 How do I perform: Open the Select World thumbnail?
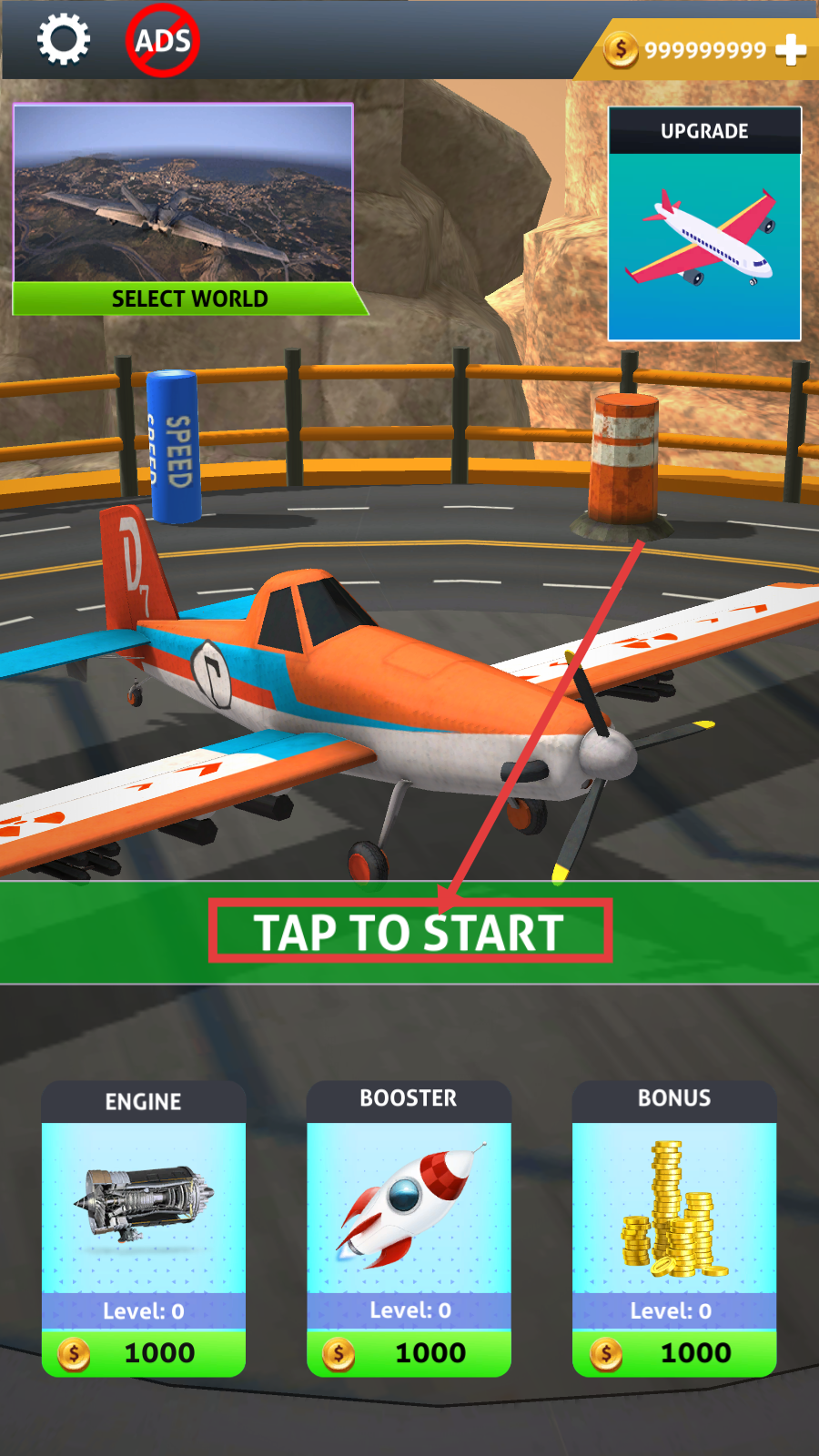[x=184, y=209]
